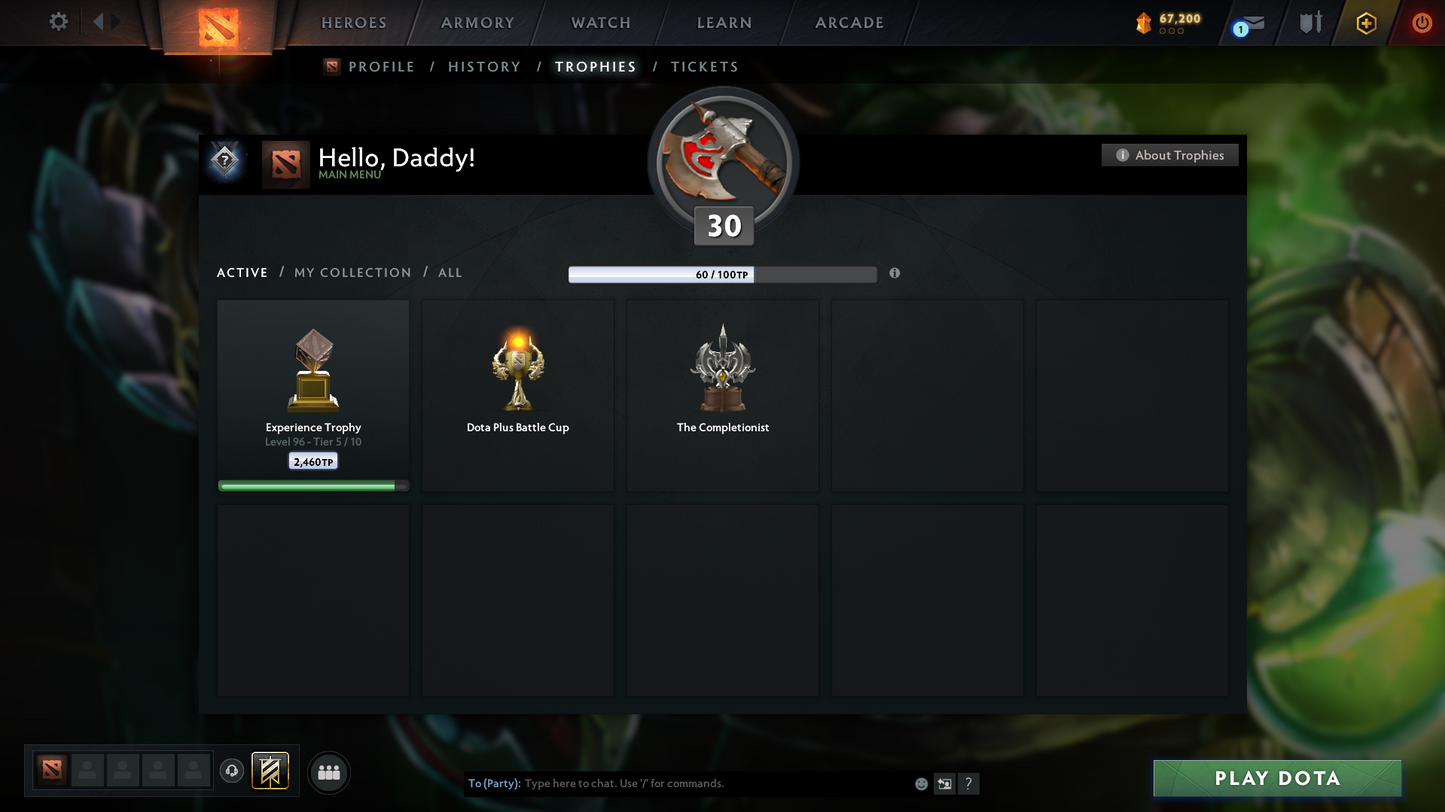Viewport: 1445px width, 812px height.
Task: Select the ARCADE menu item
Action: point(848,22)
